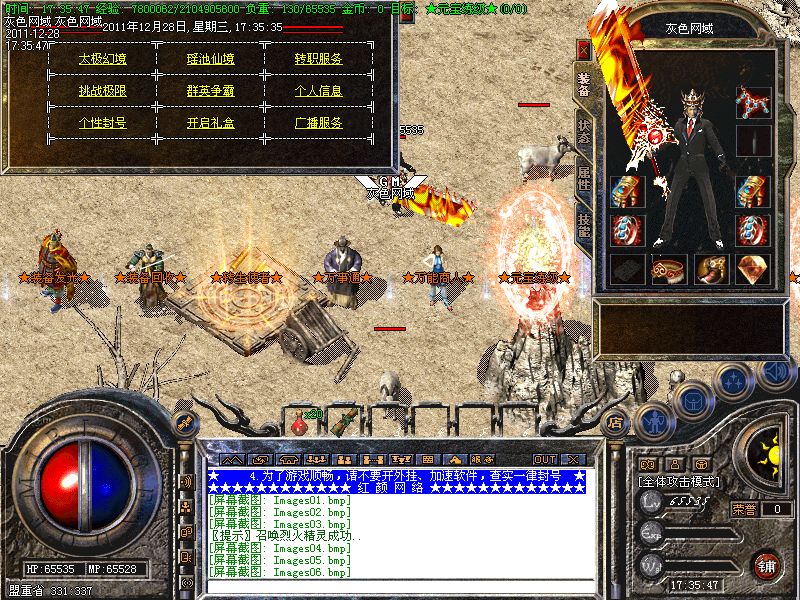
Task: Open the 挑战极限 option
Action: tap(102, 90)
